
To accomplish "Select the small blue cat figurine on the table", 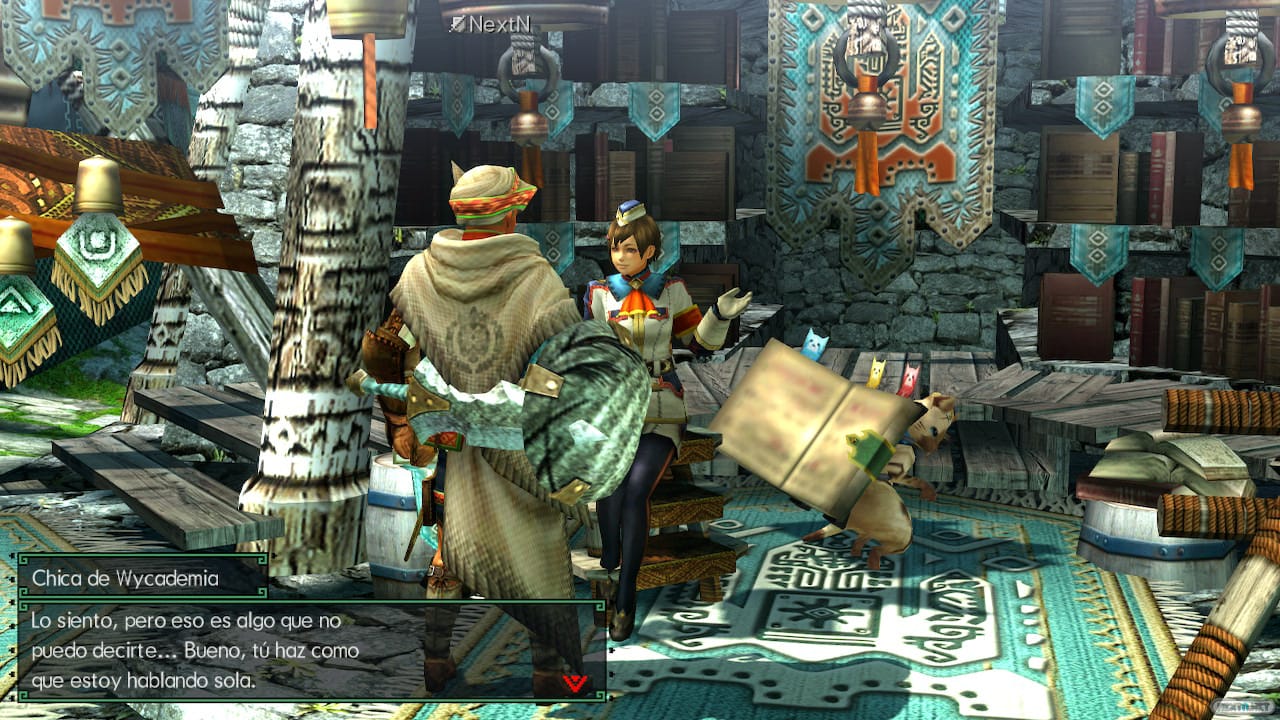I will coord(815,345).
